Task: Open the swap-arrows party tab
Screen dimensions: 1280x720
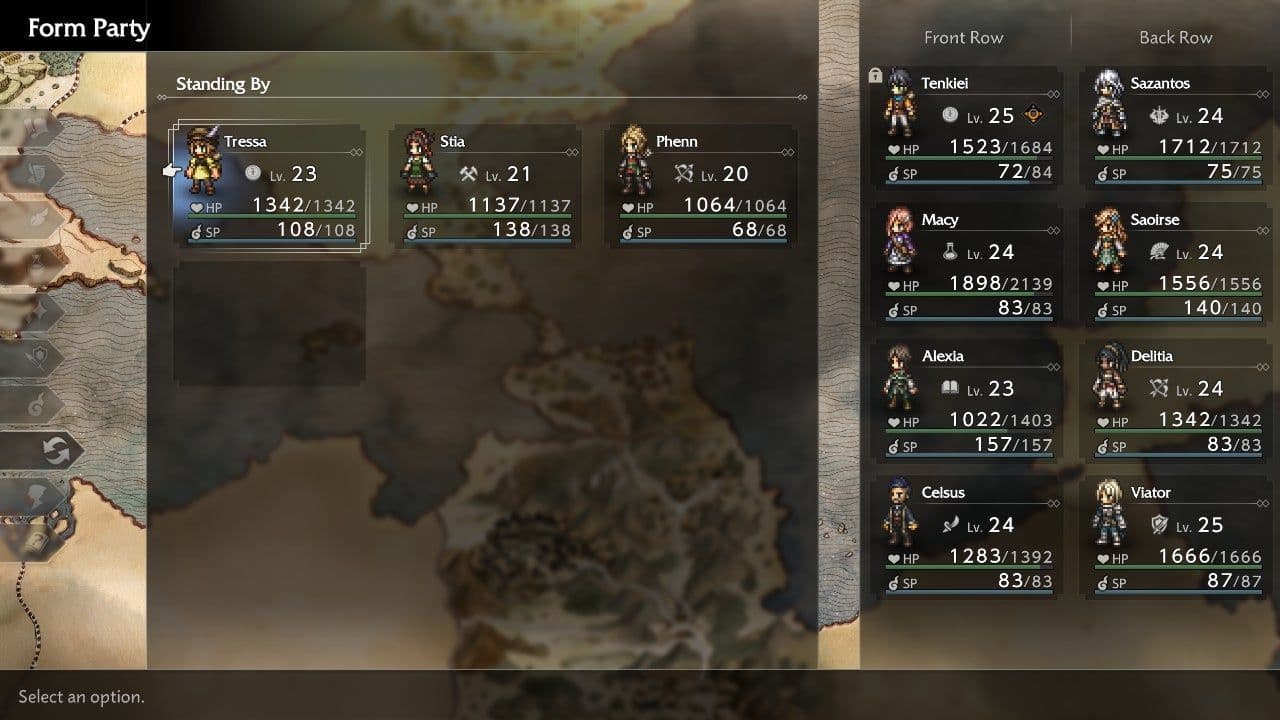Action: 54,451
